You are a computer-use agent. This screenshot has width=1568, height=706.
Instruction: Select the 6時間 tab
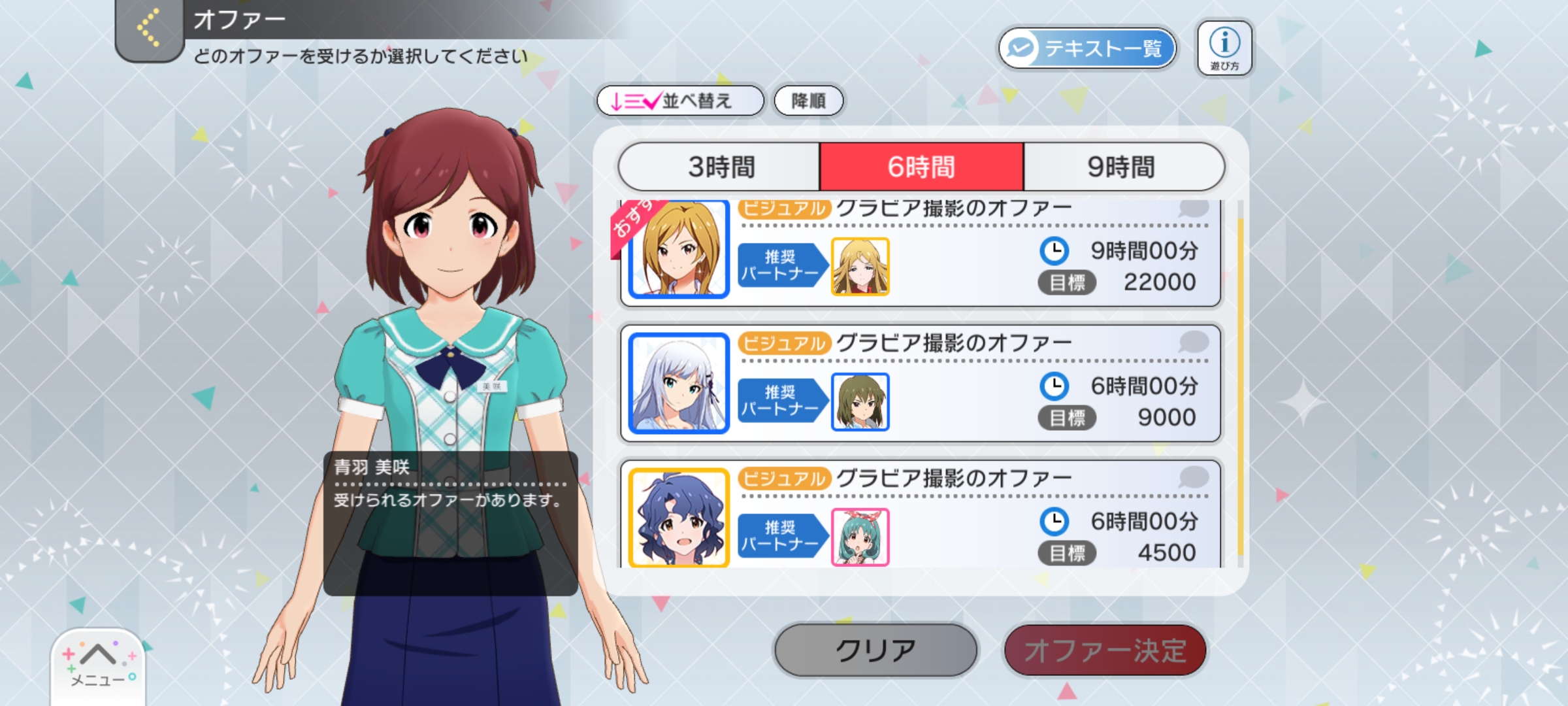(x=921, y=167)
